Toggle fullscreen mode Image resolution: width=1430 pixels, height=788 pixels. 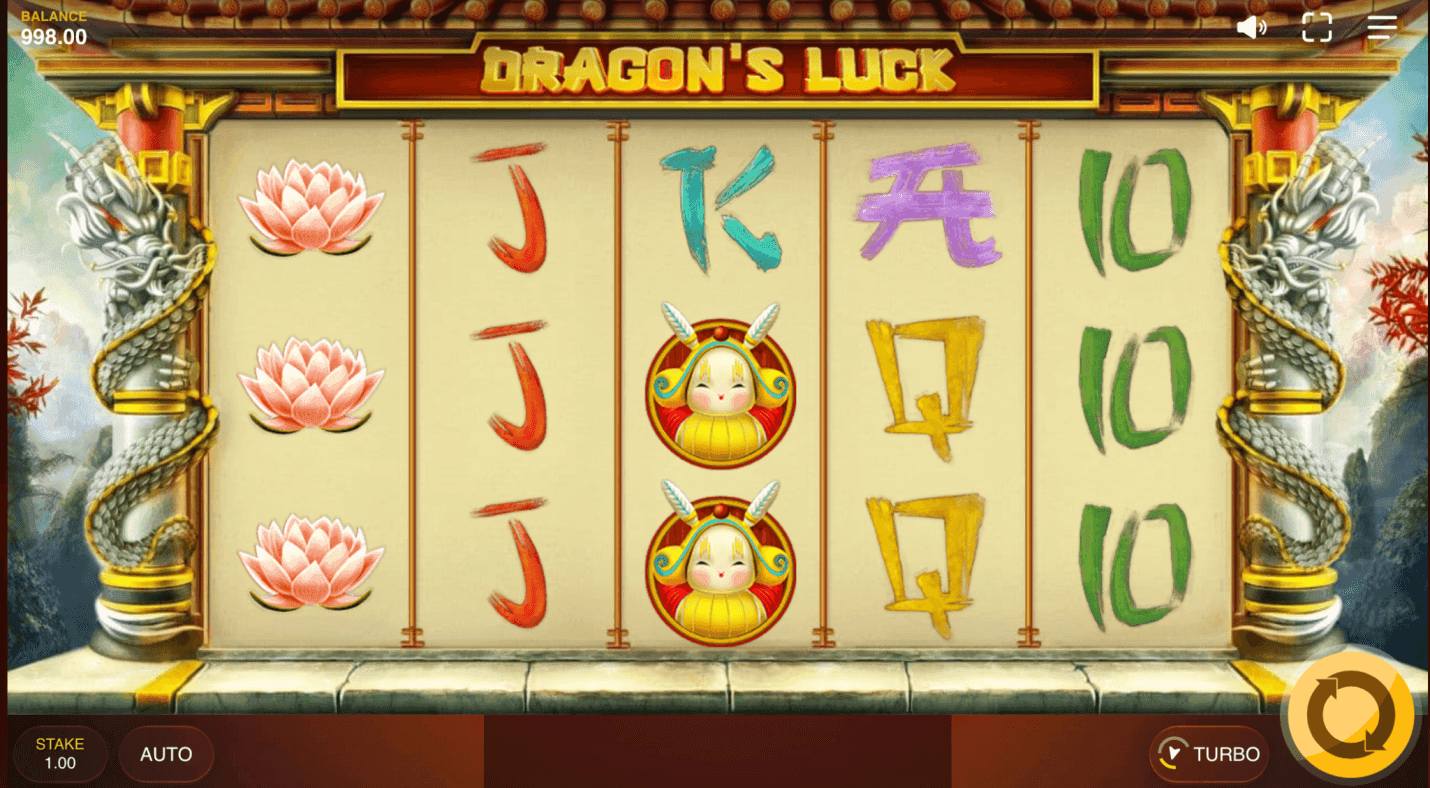point(1317,27)
